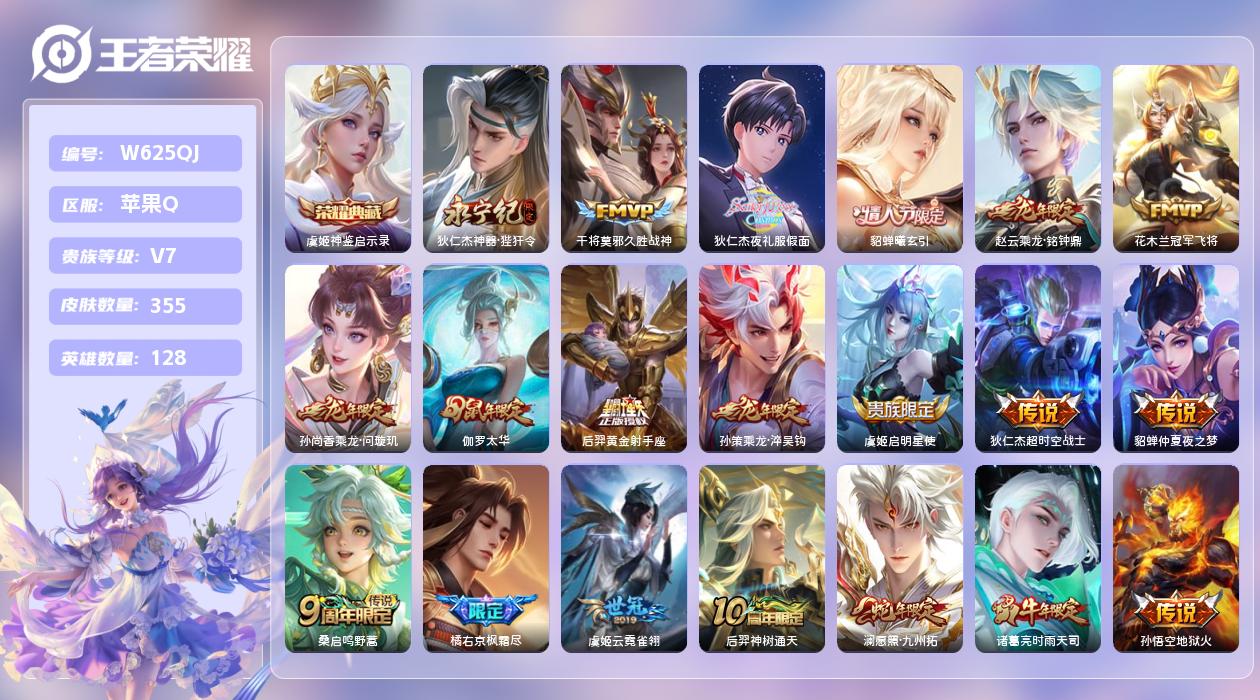This screenshot has height=700, width=1260.
Task: Click the 孙策乘龙·淬吴钩 skin card
Action: click(762, 358)
